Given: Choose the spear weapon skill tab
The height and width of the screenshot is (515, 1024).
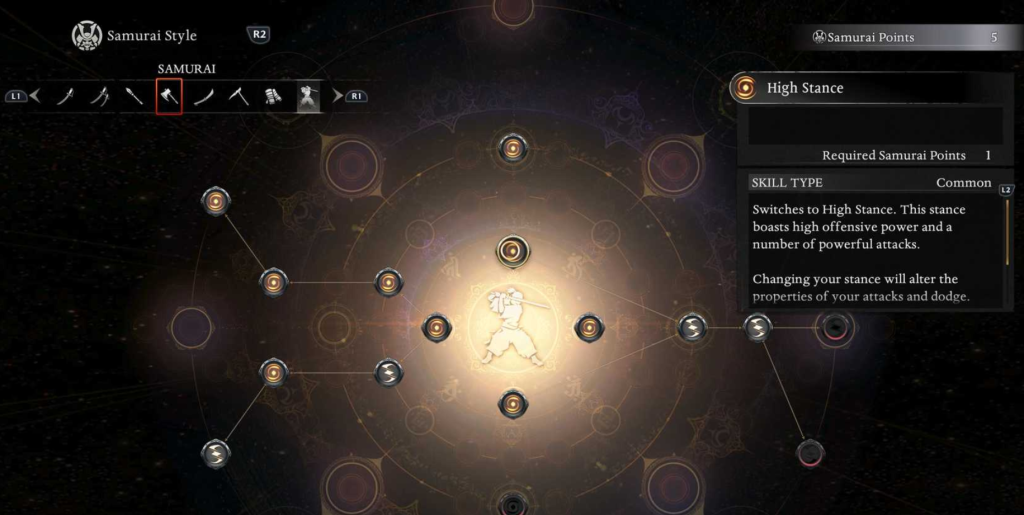Looking at the screenshot, I should pyautogui.click(x=134, y=97).
